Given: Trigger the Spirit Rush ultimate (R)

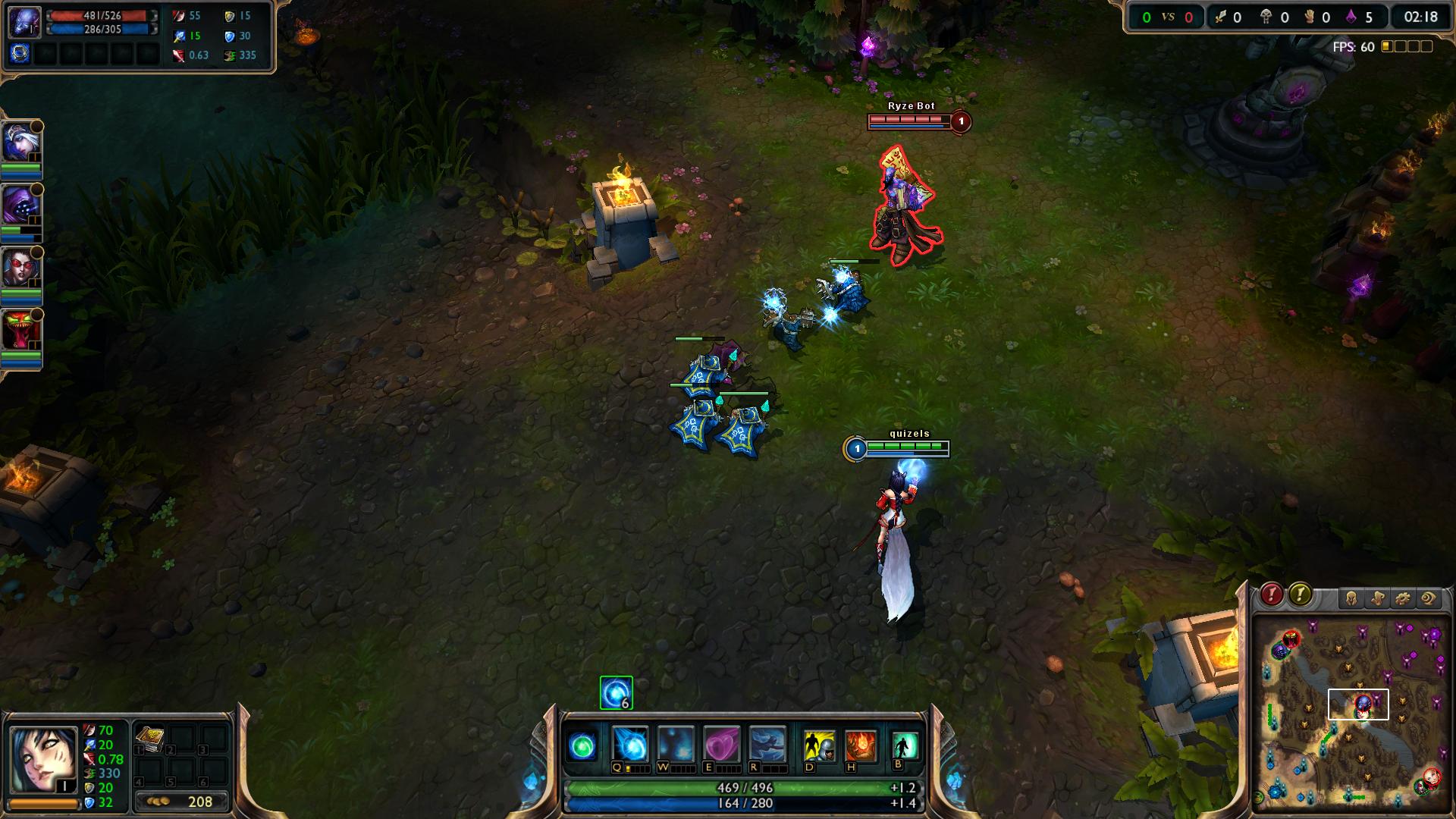Looking at the screenshot, I should pyautogui.click(x=767, y=745).
